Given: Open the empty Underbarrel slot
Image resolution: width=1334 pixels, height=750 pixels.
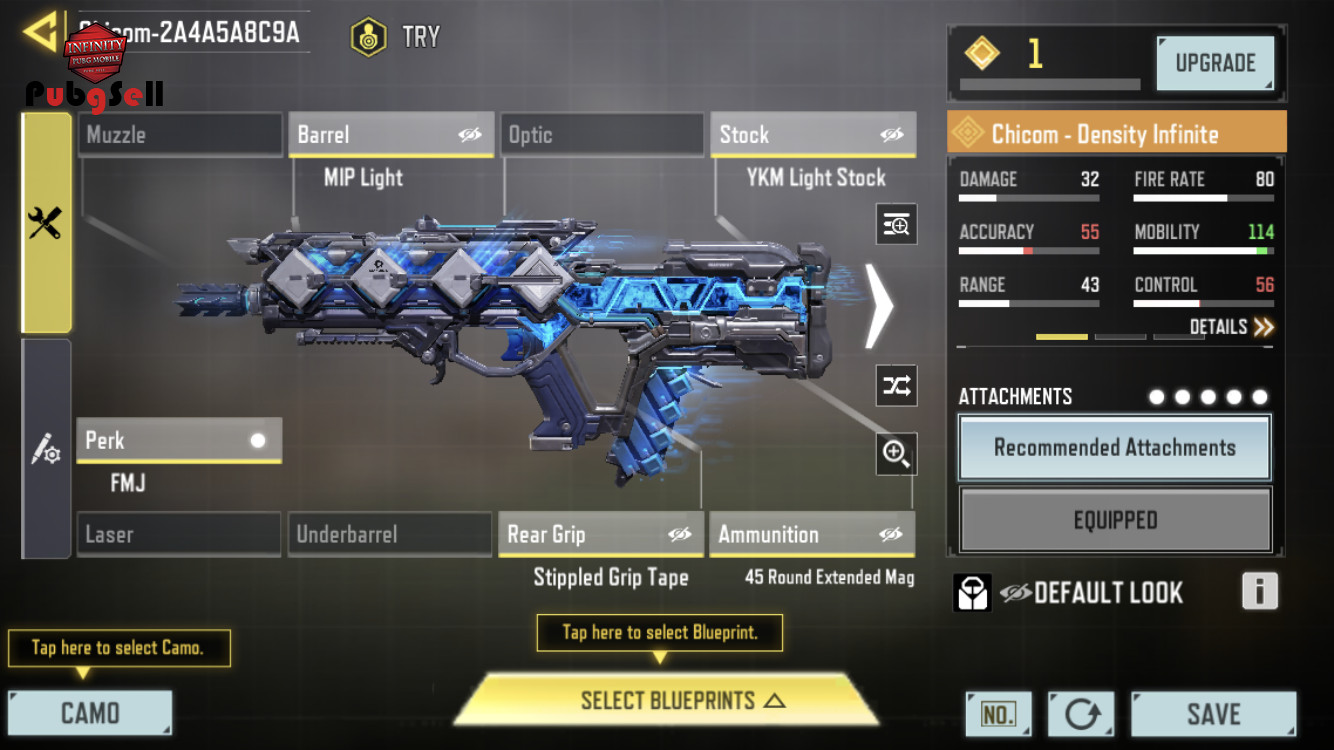Looking at the screenshot, I should 390,535.
